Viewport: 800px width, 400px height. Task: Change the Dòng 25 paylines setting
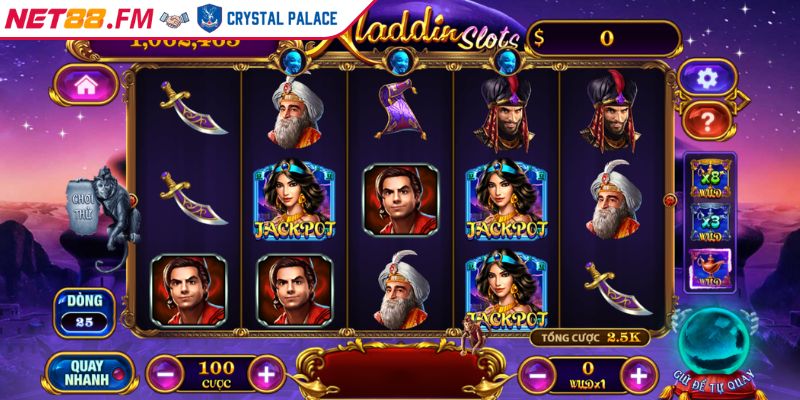tap(83, 311)
